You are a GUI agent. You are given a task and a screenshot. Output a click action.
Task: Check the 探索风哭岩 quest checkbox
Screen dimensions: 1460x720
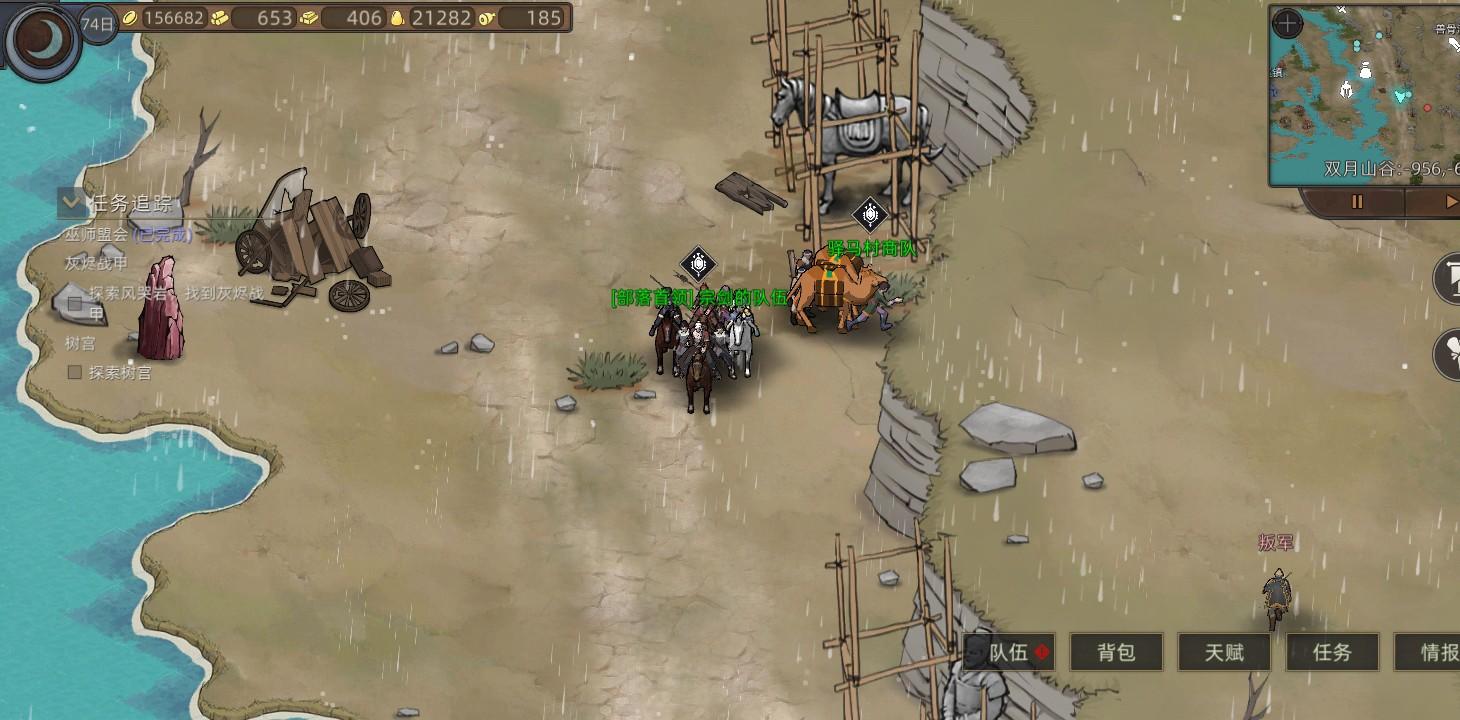click(x=74, y=304)
